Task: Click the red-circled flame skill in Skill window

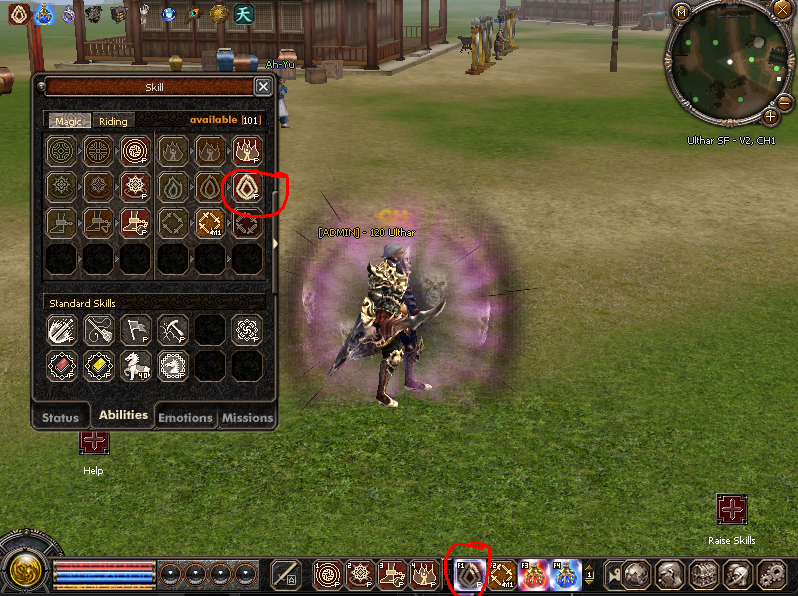Action: [246, 187]
